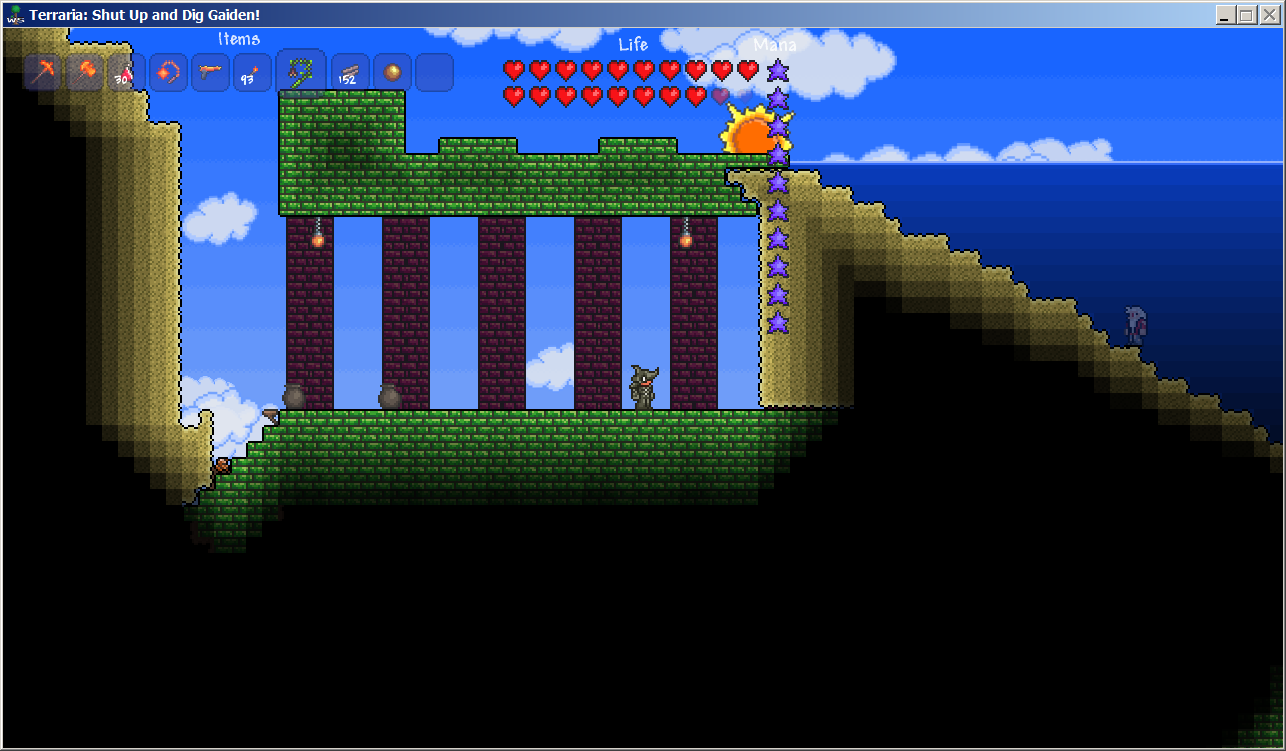This screenshot has width=1286, height=751.
Task: Select the golden orb hotbar slot
Action: click(392, 73)
